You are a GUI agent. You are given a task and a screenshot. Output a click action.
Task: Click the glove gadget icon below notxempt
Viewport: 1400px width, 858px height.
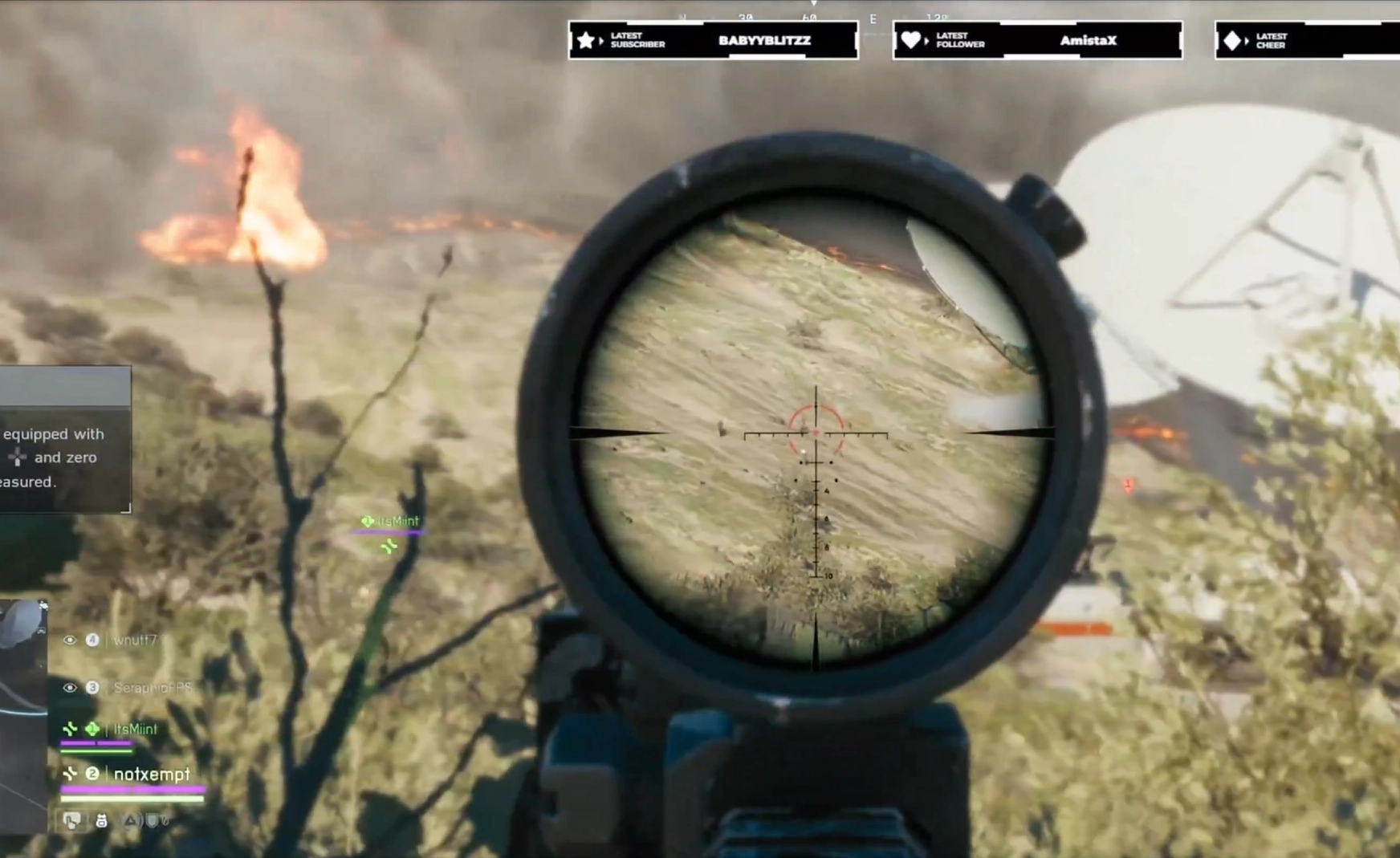point(72,820)
